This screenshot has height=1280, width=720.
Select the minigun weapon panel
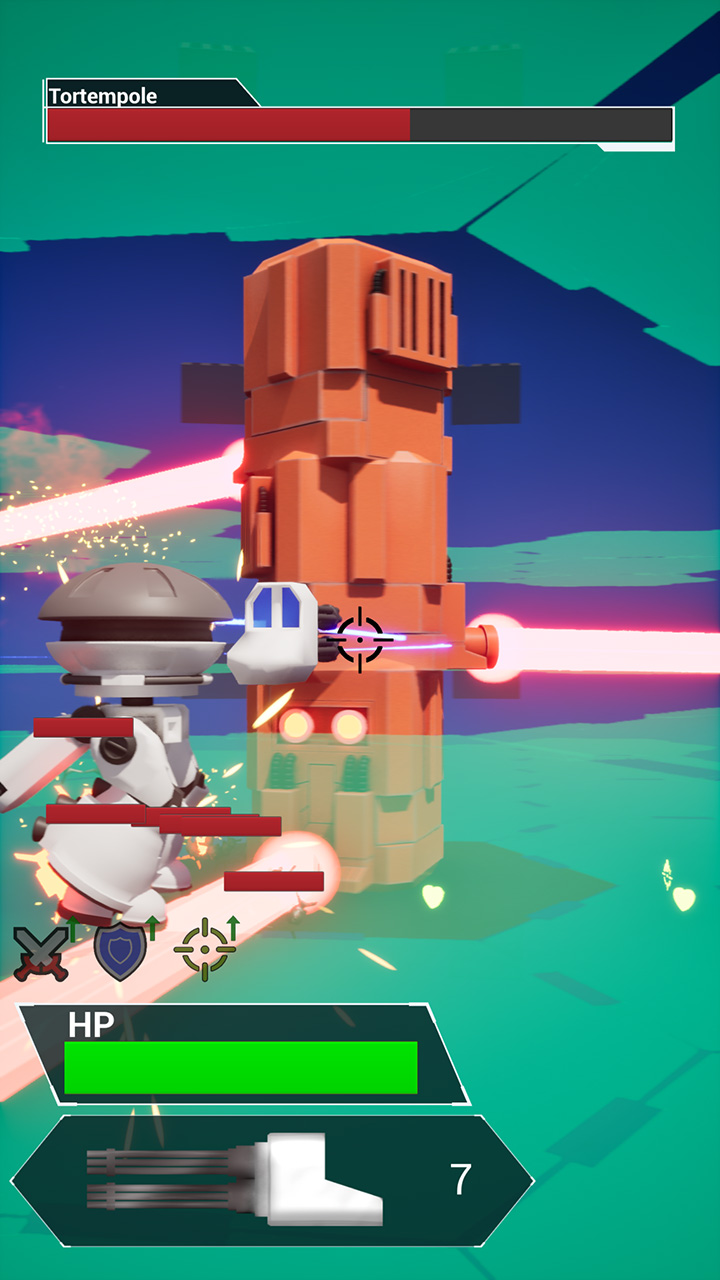pos(272,1181)
